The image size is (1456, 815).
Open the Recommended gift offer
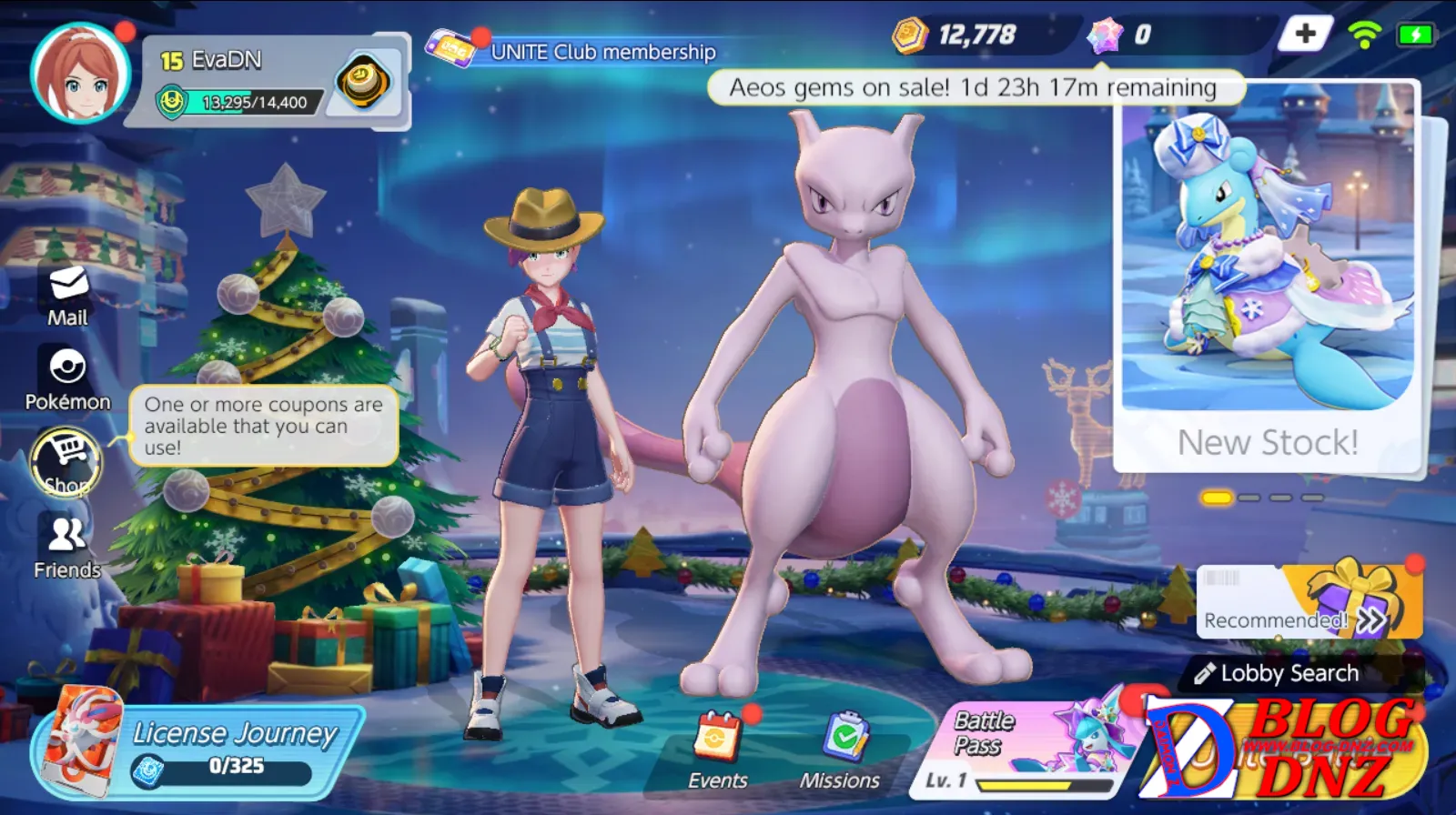pyautogui.click(x=1309, y=602)
